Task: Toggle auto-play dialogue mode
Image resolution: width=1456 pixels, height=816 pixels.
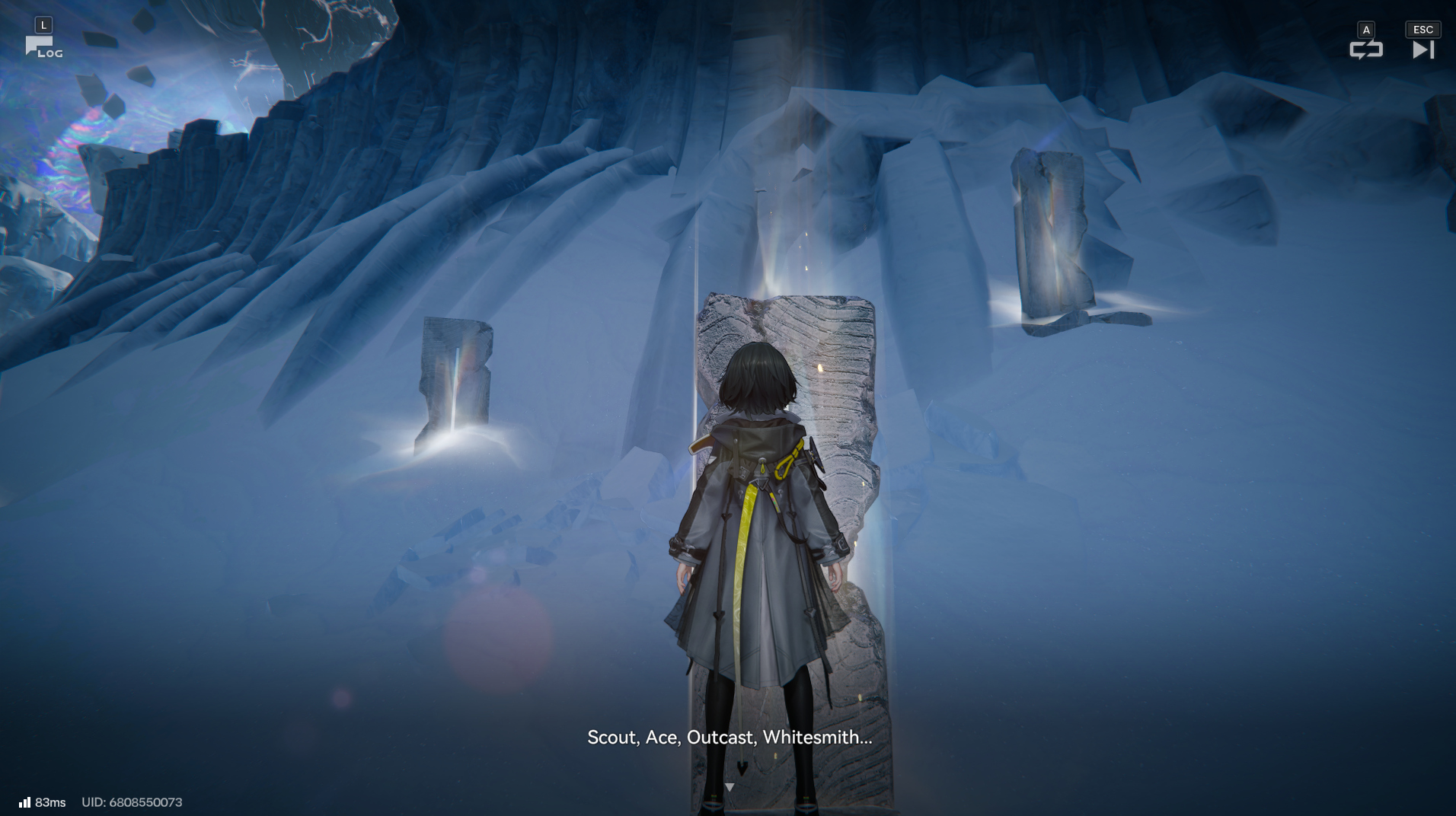Action: point(1365,49)
